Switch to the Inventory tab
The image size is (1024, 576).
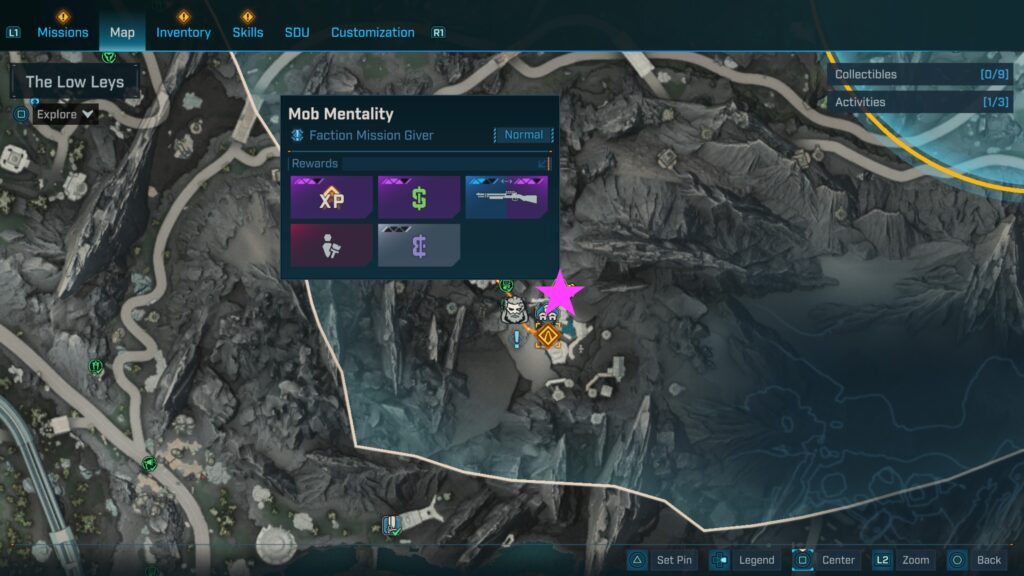tap(183, 32)
